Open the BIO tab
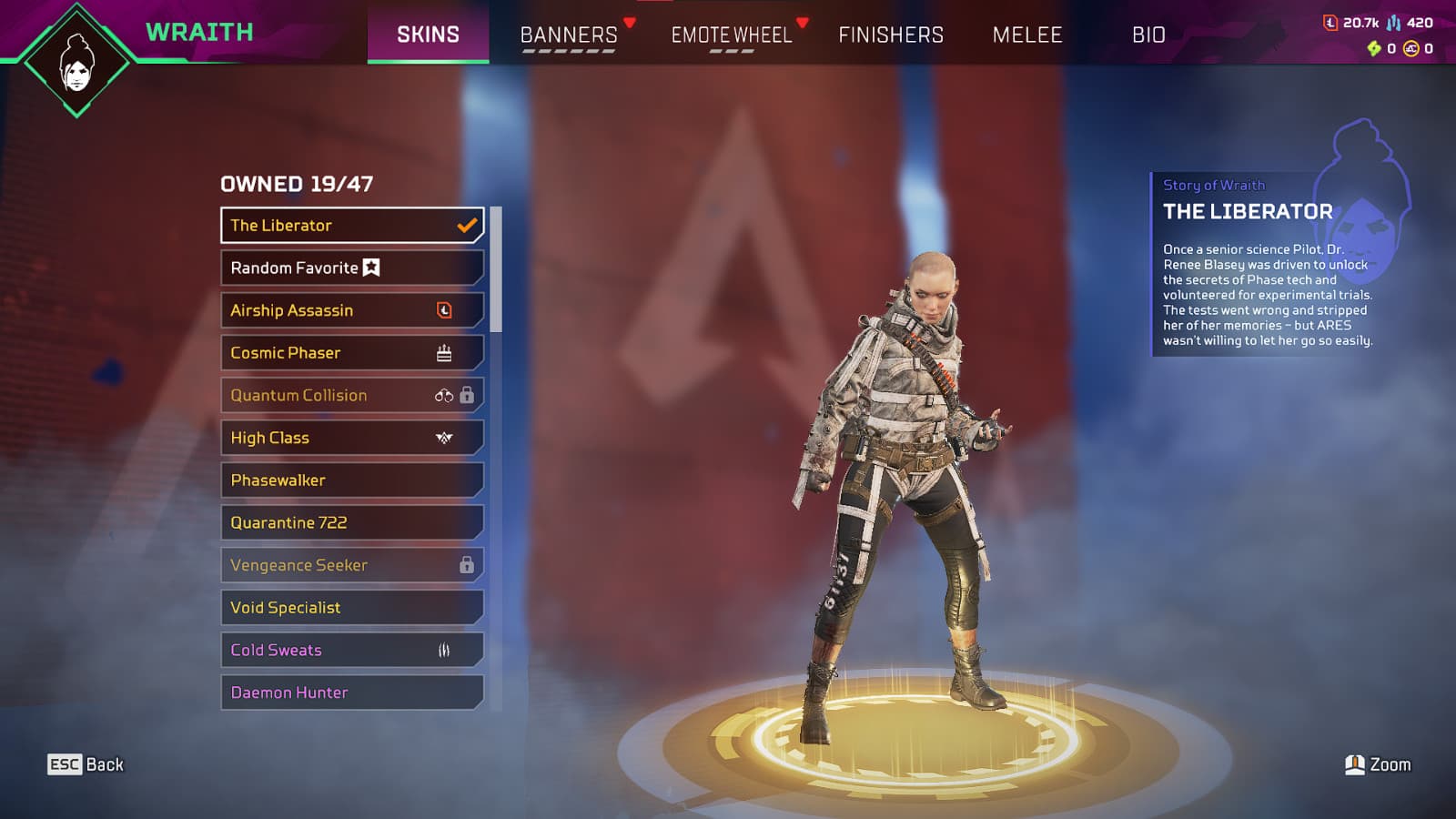Viewport: 1456px width, 819px height. click(1149, 35)
